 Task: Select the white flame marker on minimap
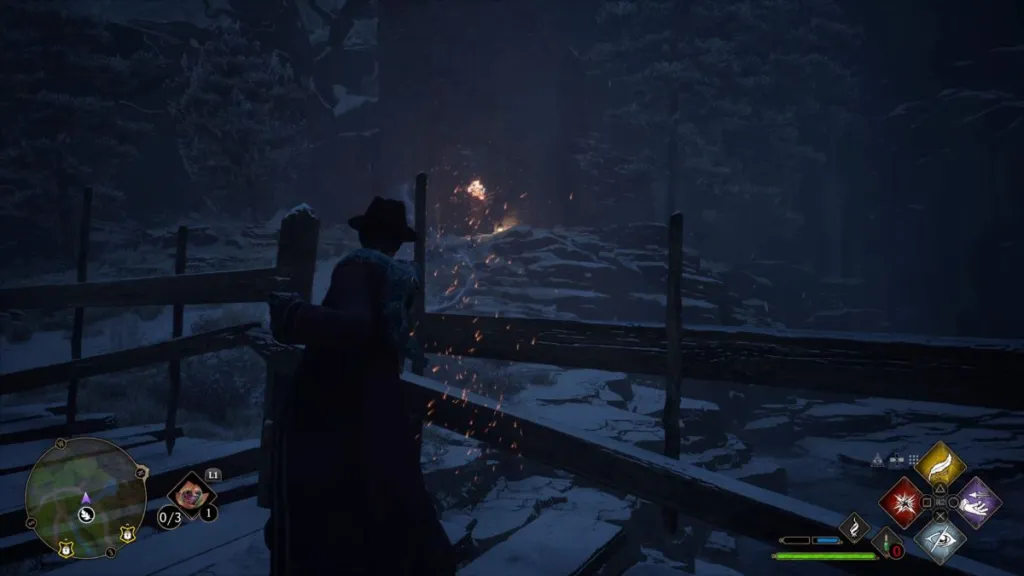pos(86,516)
